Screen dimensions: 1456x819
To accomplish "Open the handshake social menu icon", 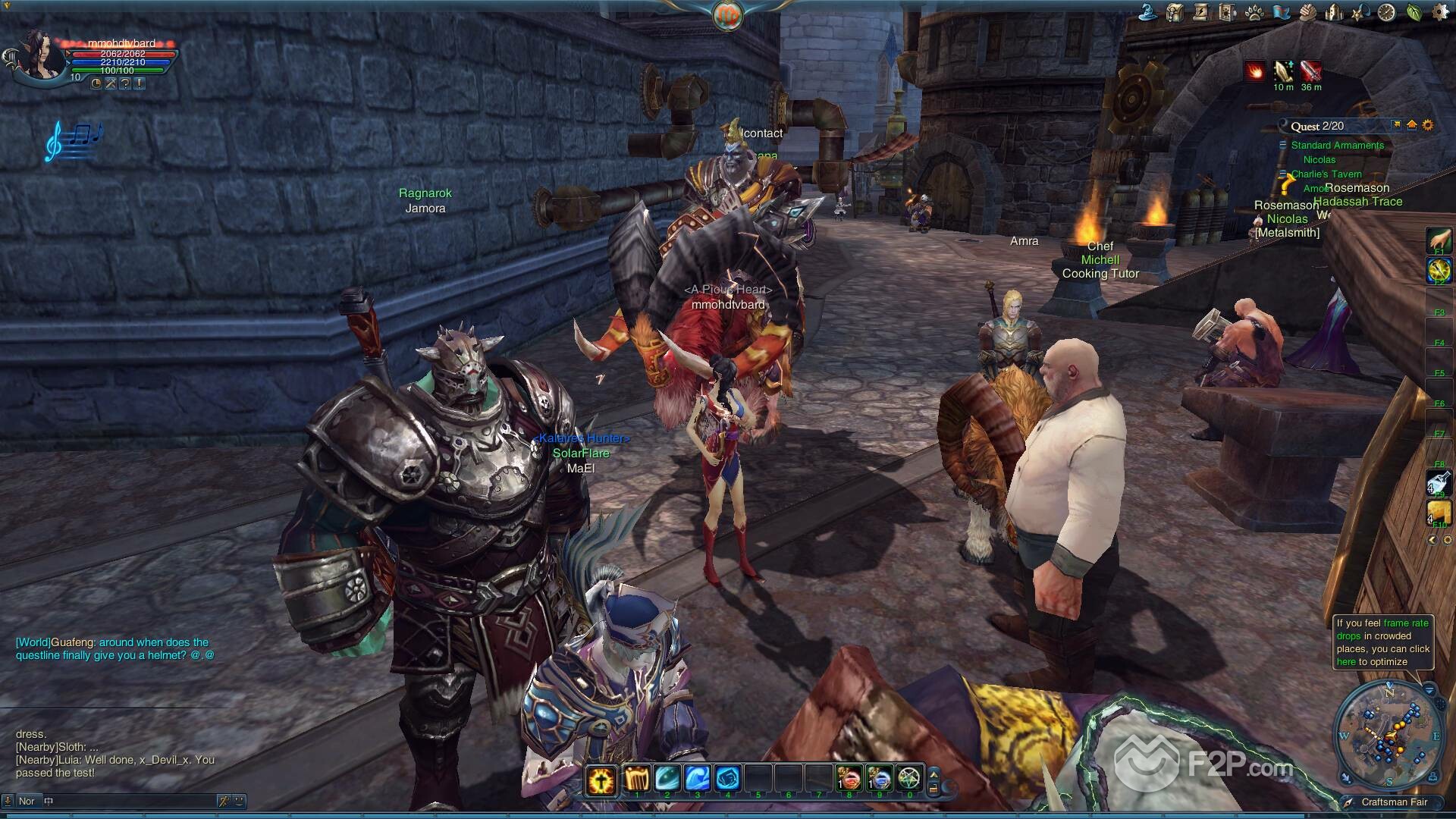I will (1307, 12).
